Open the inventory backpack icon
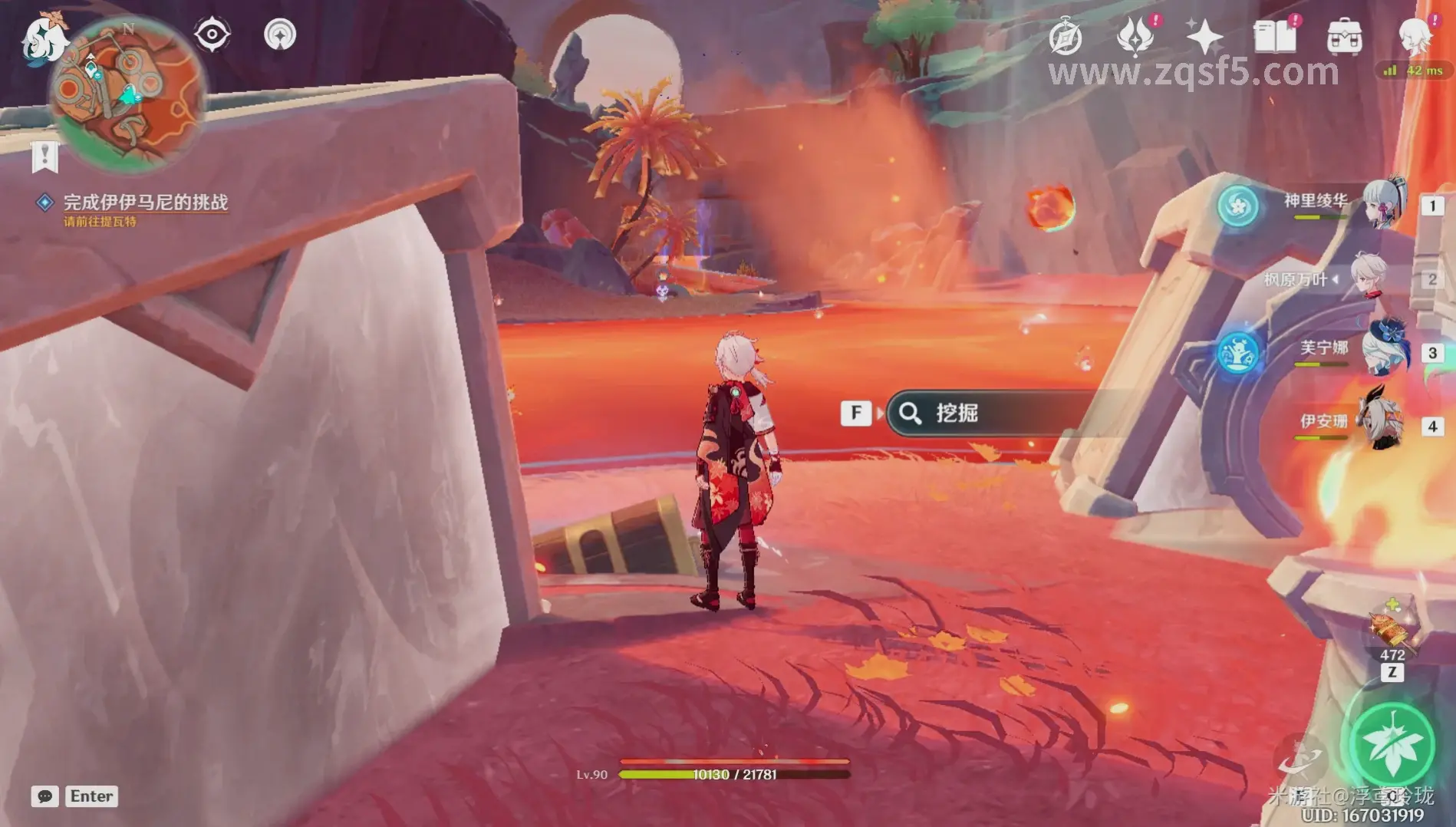 [1344, 37]
